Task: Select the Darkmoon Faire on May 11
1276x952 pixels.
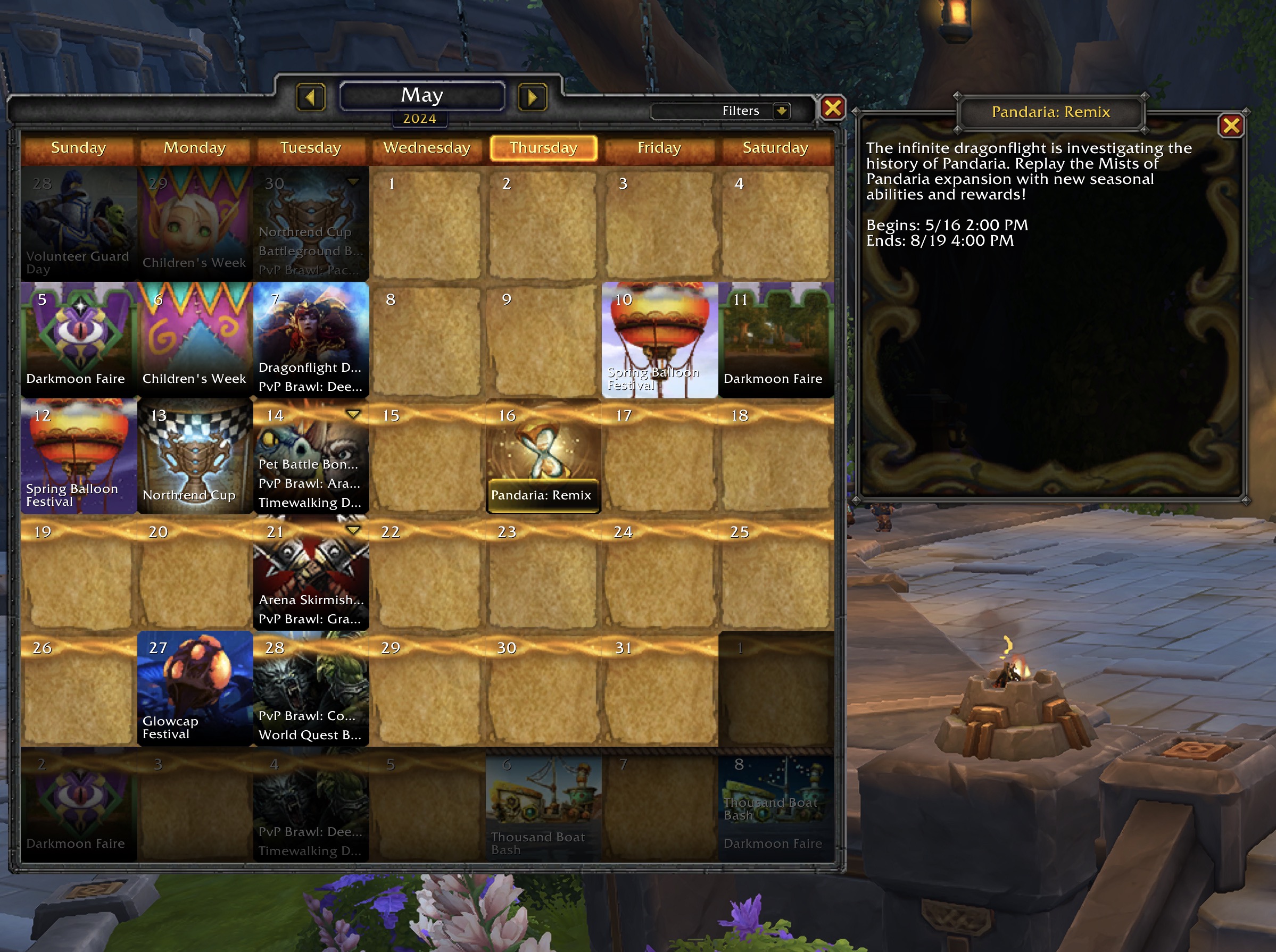Action: (x=775, y=340)
